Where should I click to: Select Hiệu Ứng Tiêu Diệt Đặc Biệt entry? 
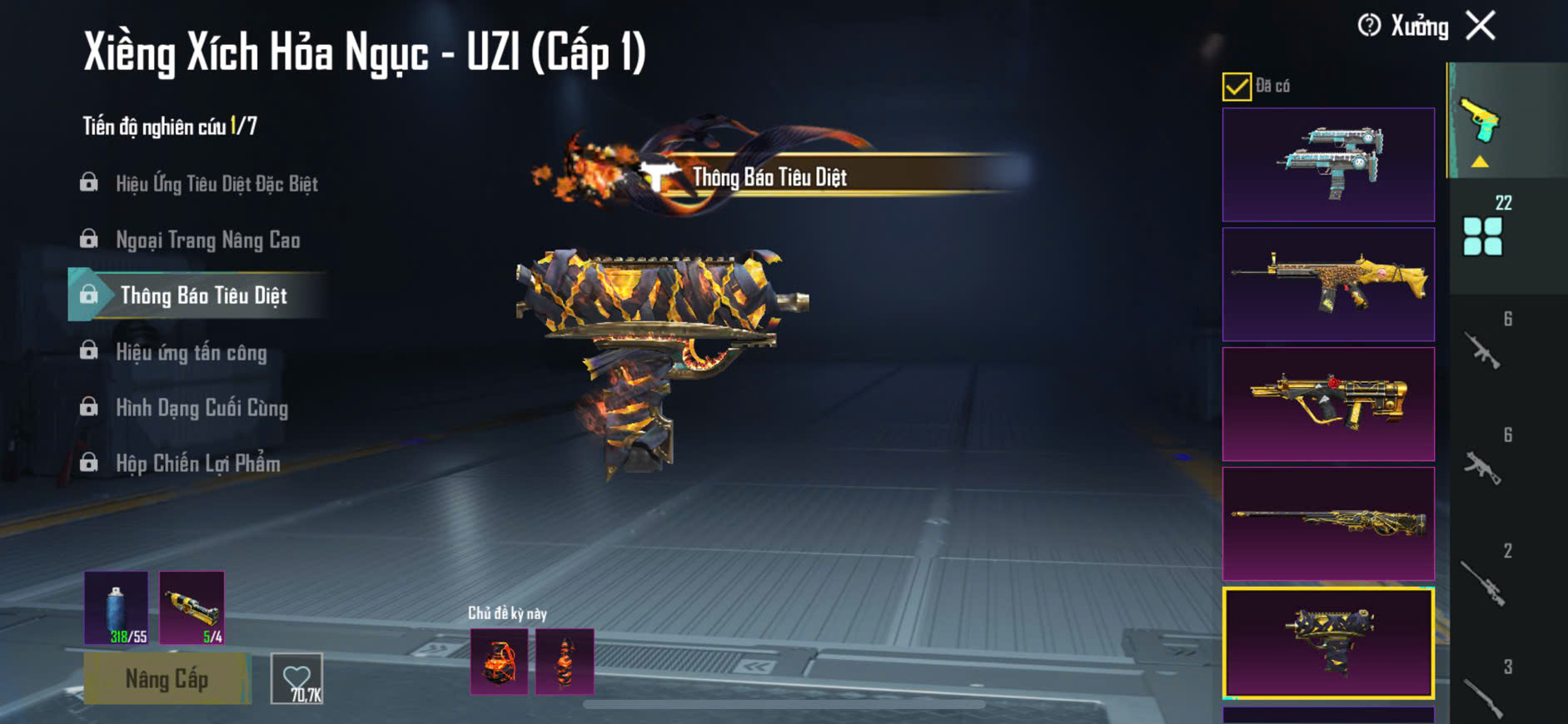(216, 184)
